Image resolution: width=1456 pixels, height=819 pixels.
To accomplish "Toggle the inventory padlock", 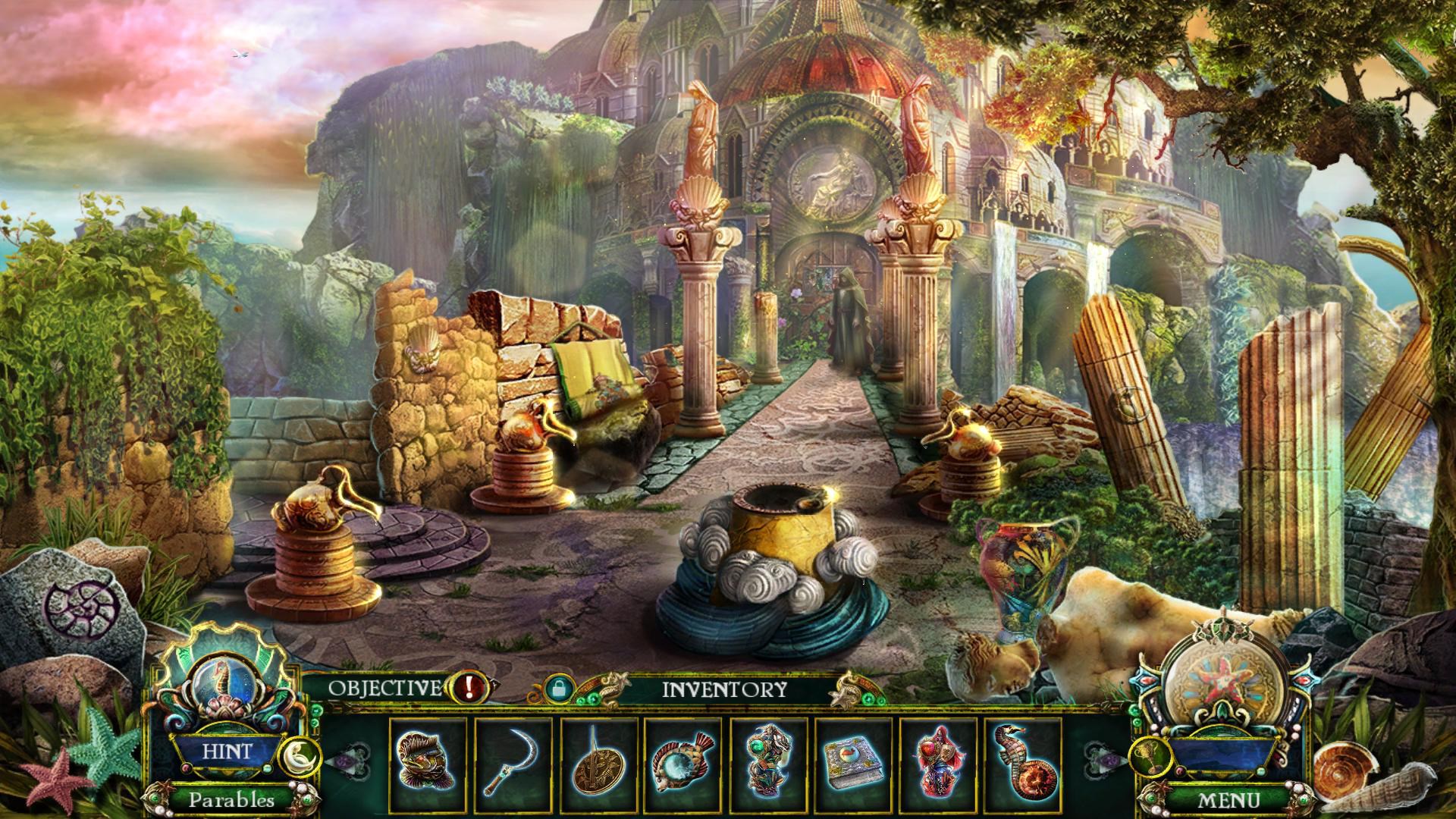I will [556, 689].
